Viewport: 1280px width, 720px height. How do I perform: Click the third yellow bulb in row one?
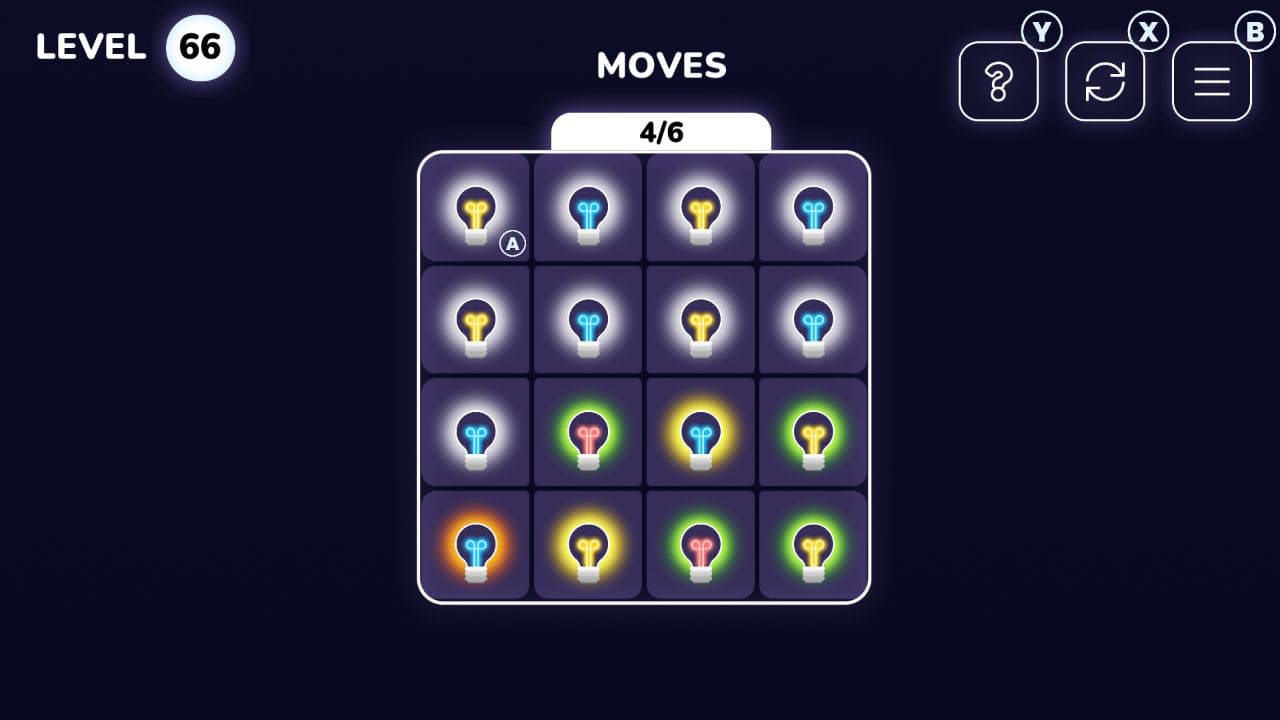[x=700, y=210]
